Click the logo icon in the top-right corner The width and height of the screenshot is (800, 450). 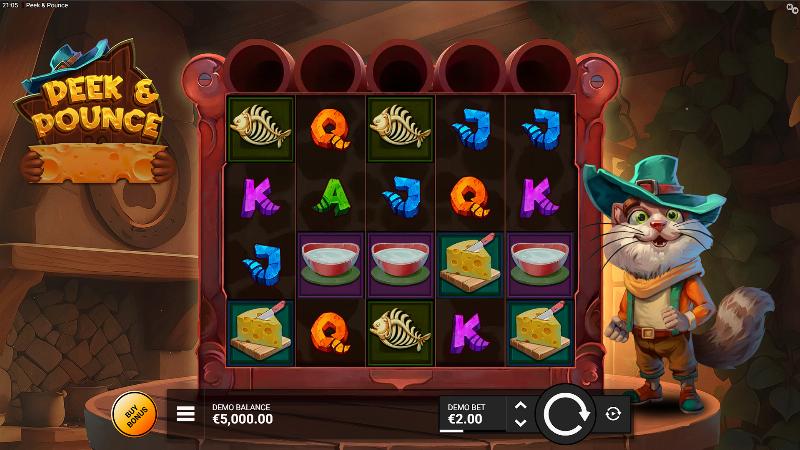pos(792,7)
